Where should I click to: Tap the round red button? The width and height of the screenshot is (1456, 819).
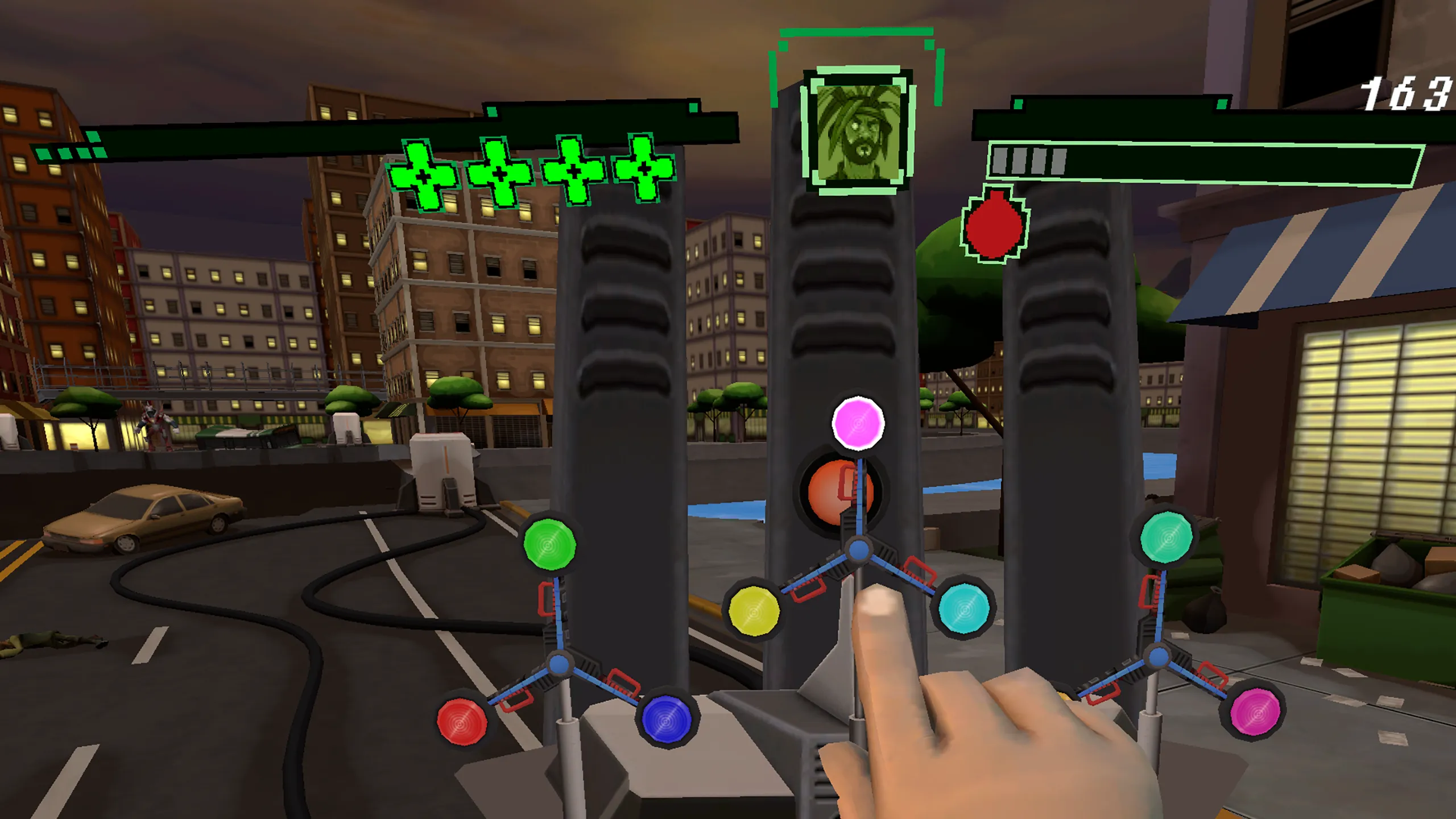pos(462,721)
